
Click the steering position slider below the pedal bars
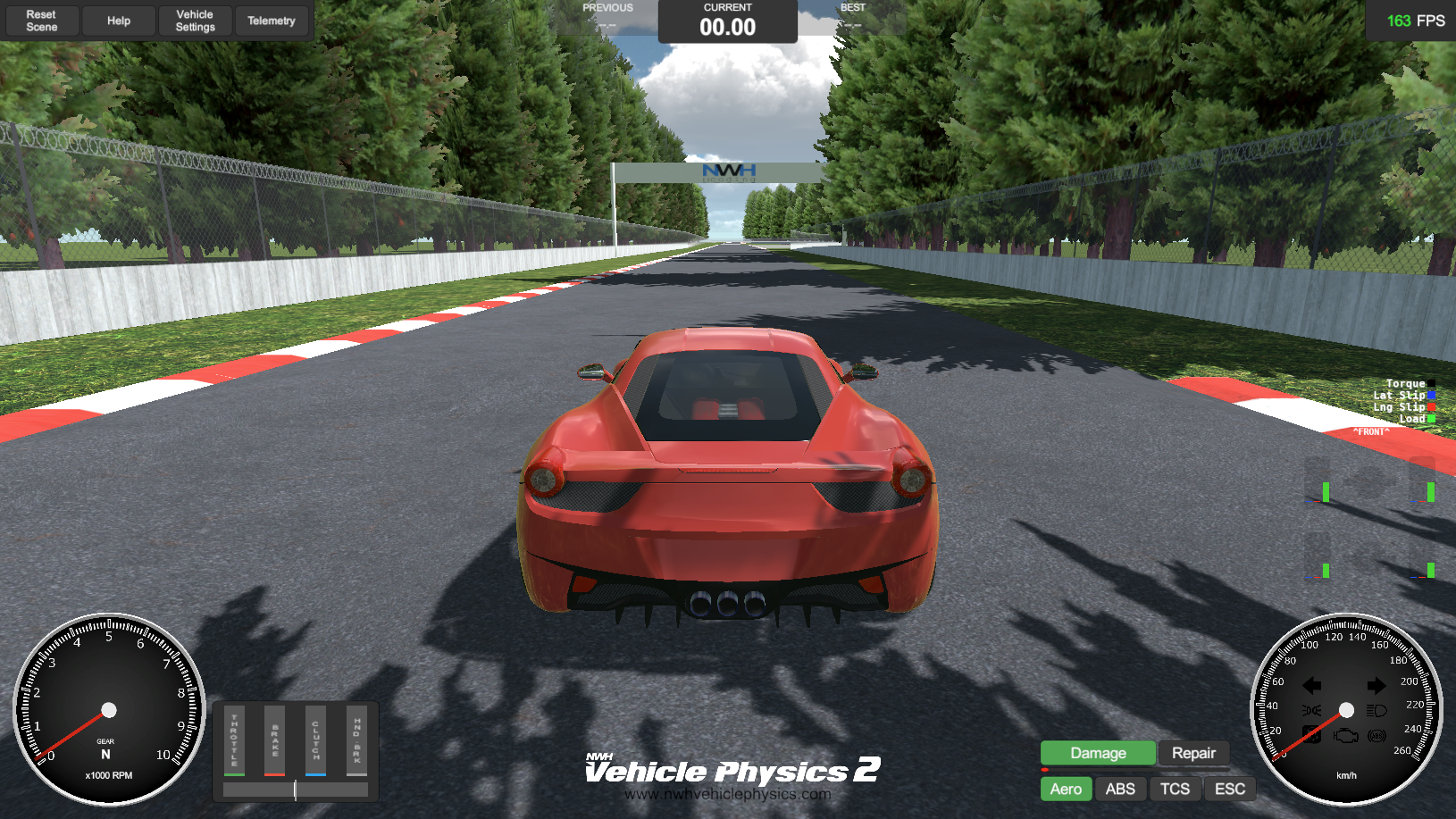coord(295,790)
